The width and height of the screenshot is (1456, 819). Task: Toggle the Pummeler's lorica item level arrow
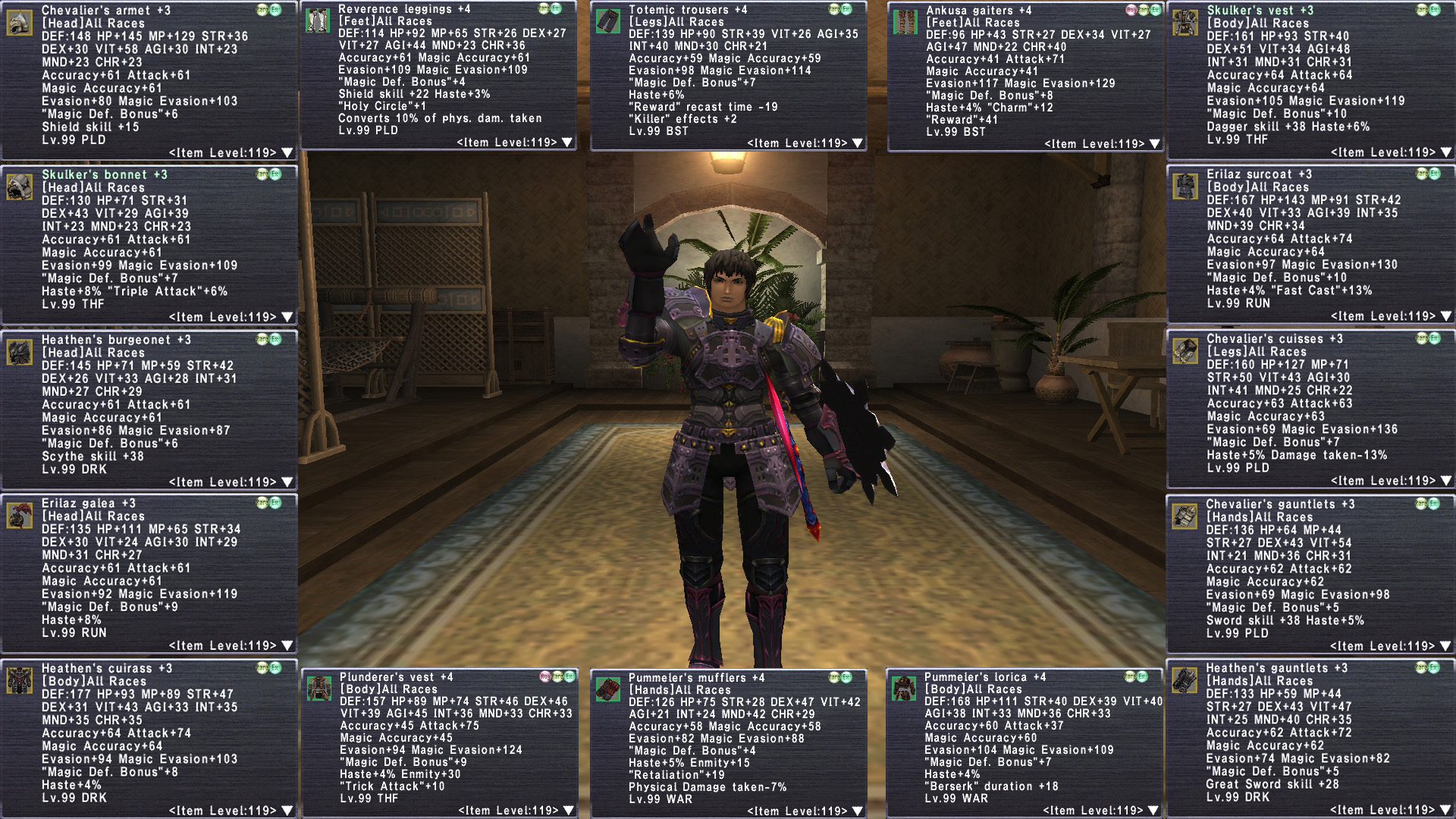pyautogui.click(x=1153, y=811)
